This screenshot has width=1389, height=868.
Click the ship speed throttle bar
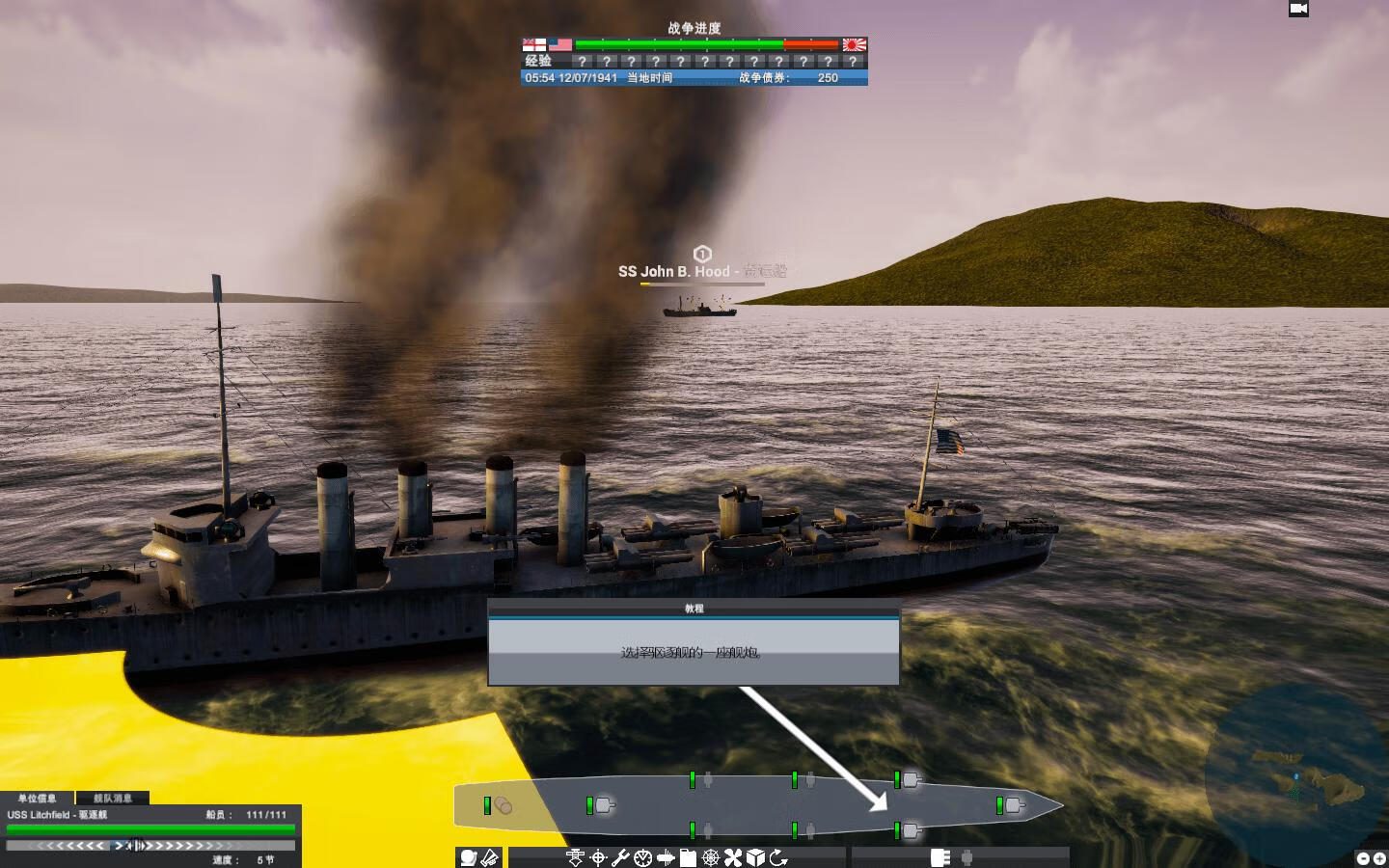pyautogui.click(x=150, y=846)
